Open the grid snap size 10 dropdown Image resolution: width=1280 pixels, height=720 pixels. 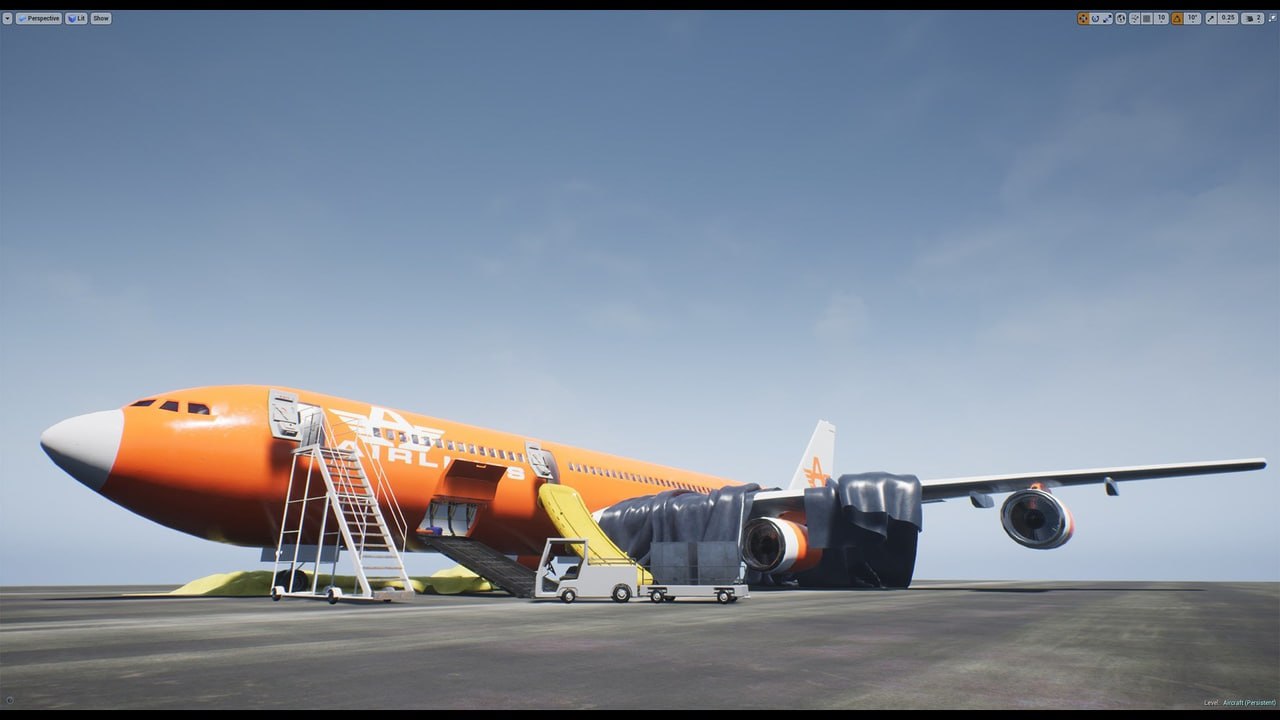click(x=1161, y=18)
